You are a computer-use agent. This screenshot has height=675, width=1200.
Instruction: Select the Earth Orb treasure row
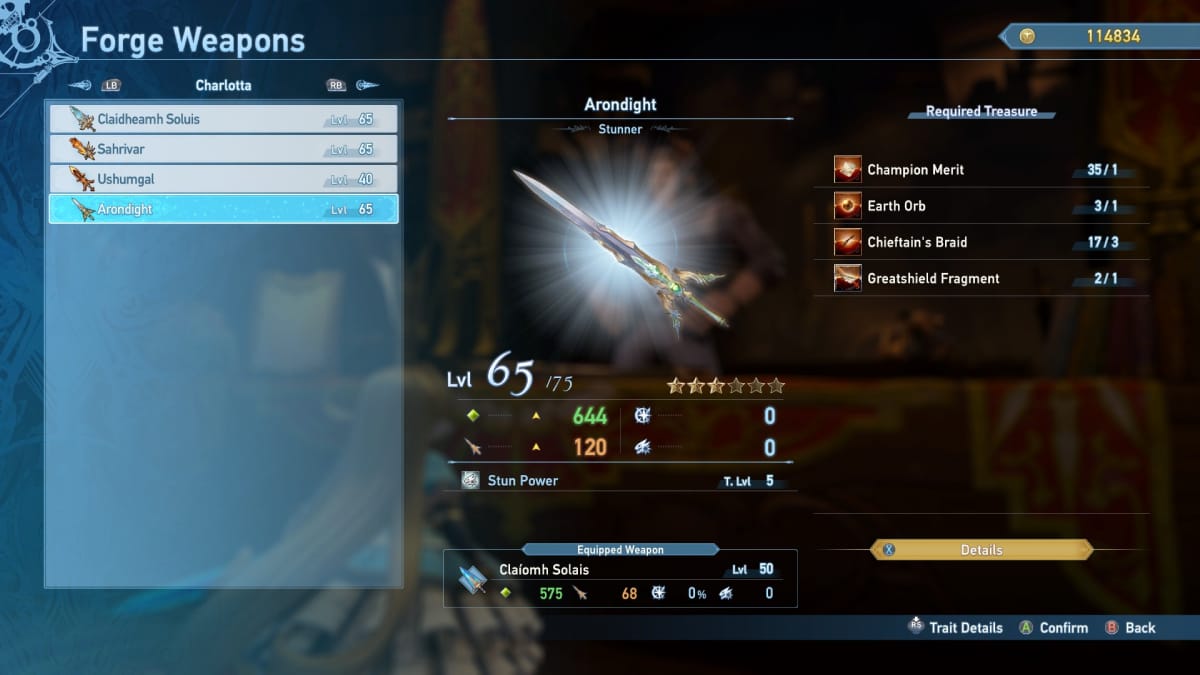985,206
